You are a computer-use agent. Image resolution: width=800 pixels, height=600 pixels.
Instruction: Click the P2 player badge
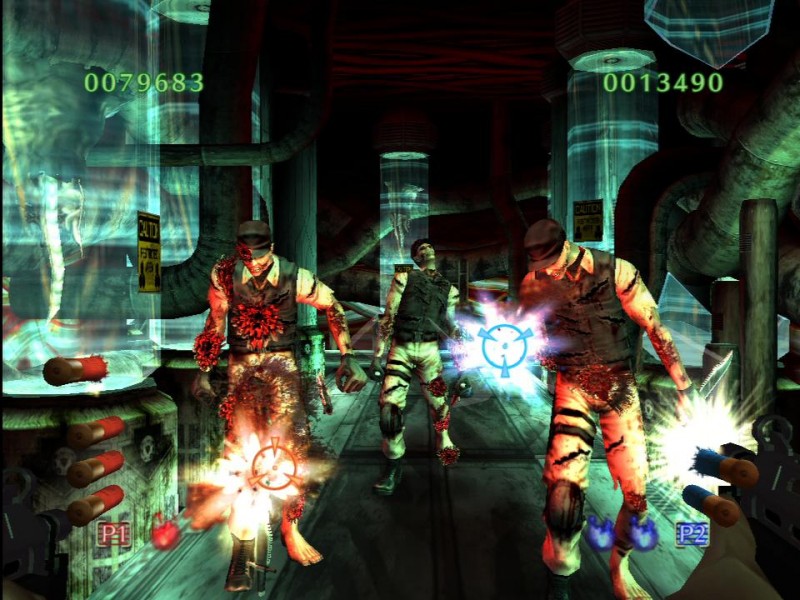point(691,533)
